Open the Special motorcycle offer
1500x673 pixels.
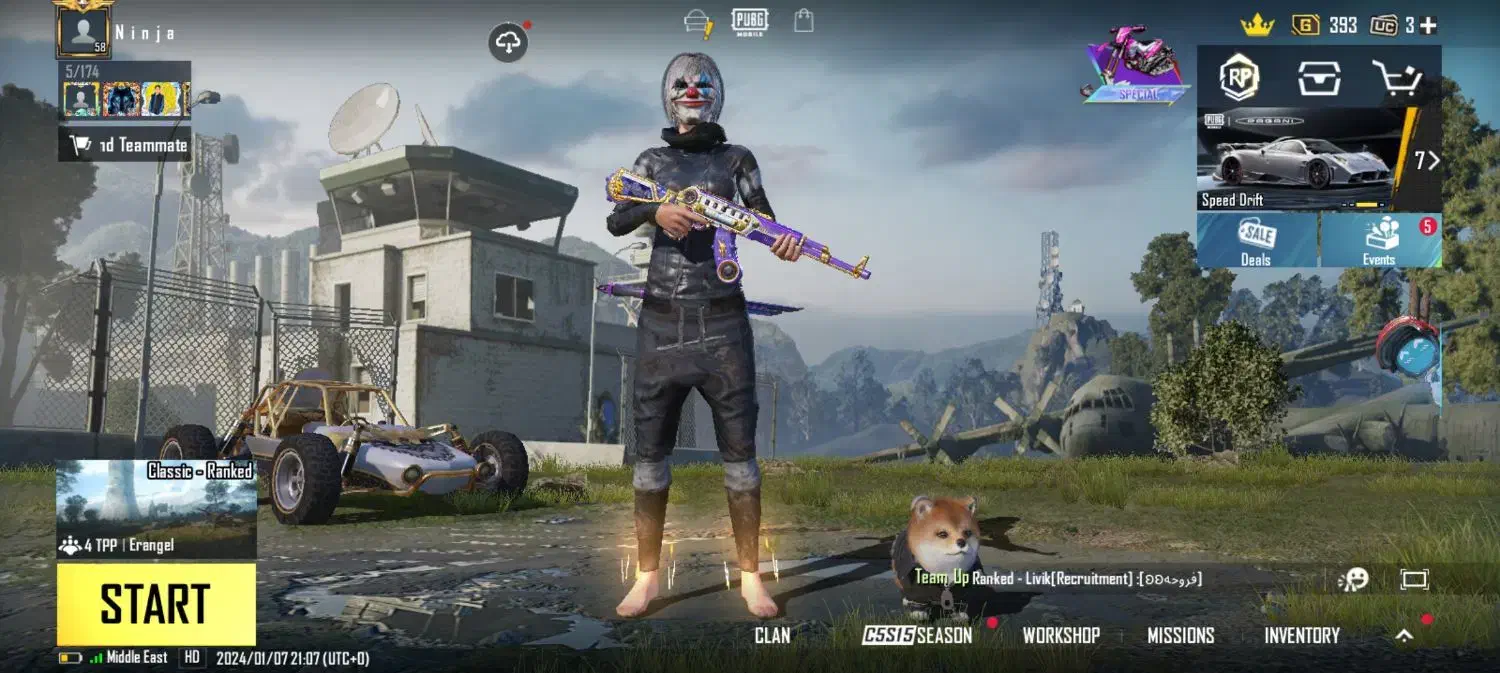tap(1137, 66)
